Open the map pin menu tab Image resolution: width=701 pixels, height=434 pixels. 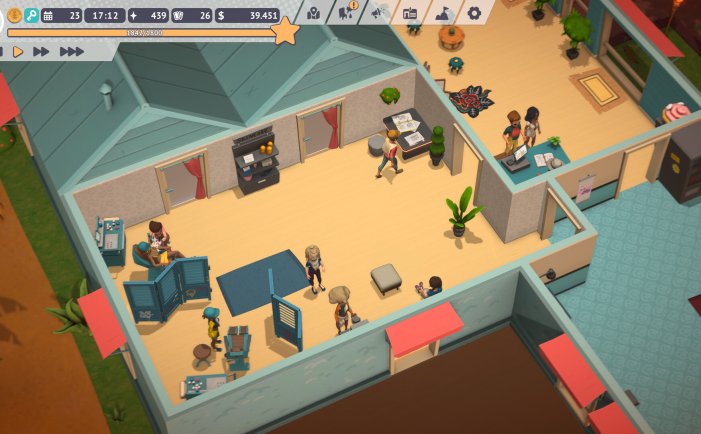click(314, 13)
